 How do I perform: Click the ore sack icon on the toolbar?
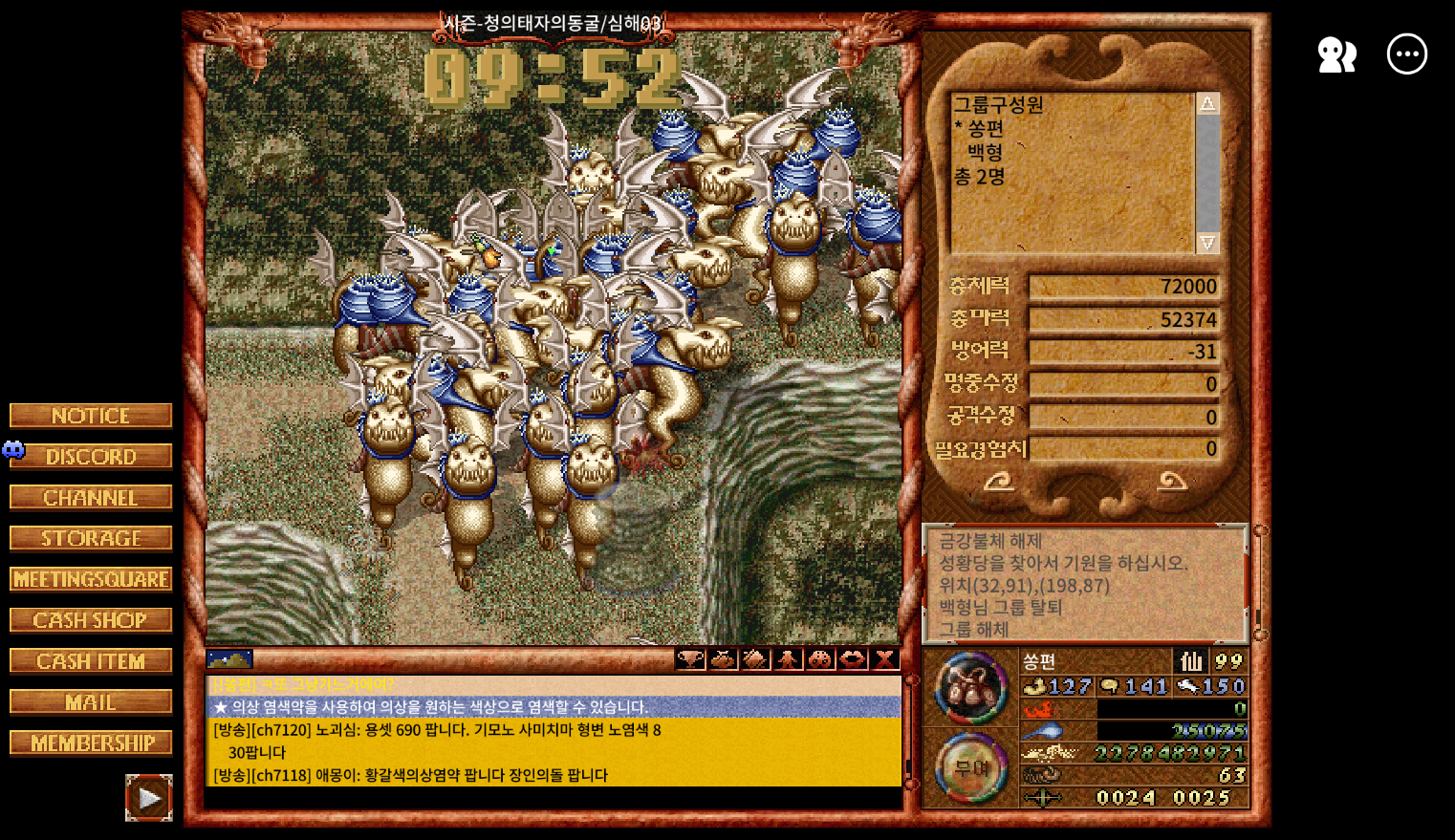click(x=755, y=659)
